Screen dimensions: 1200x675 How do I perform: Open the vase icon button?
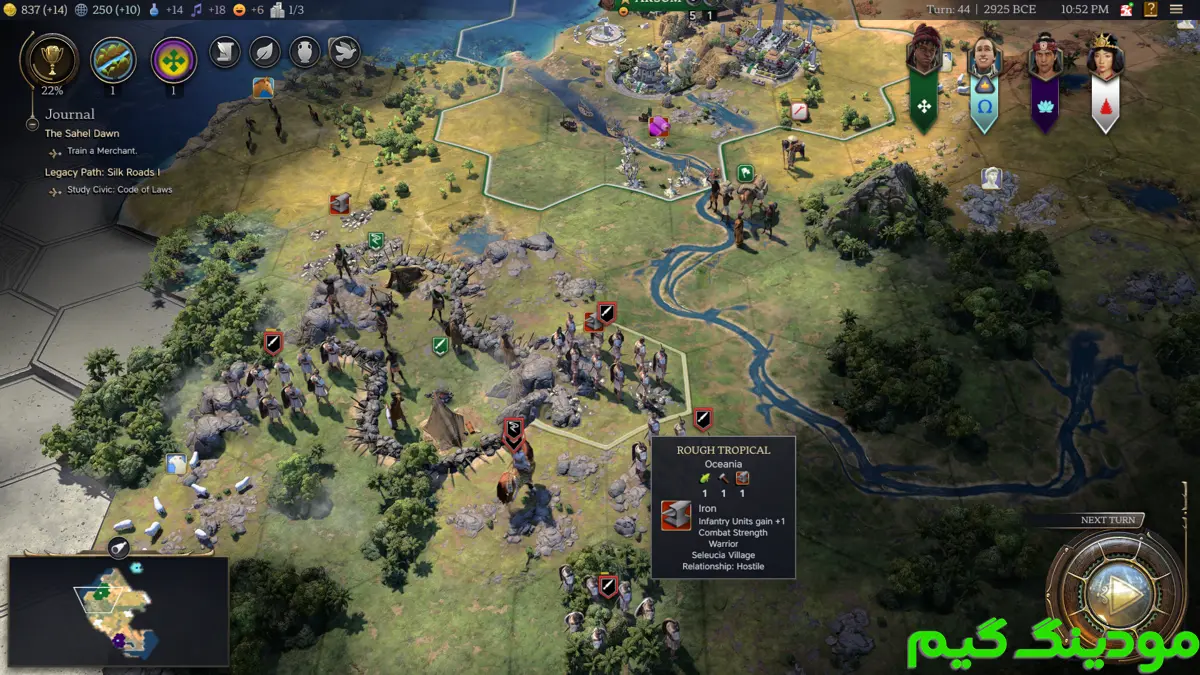pos(305,52)
